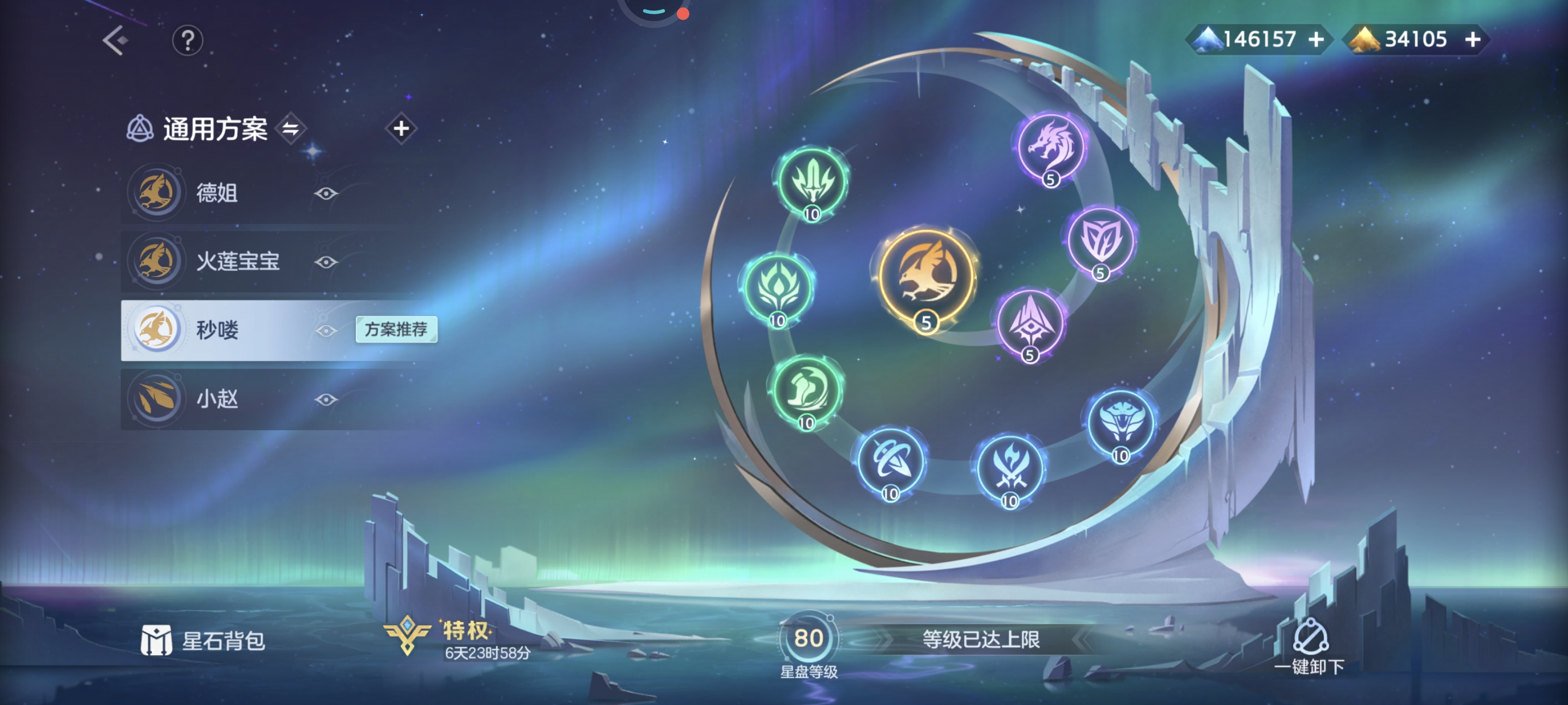Open the 星石背包 bag

point(204,641)
